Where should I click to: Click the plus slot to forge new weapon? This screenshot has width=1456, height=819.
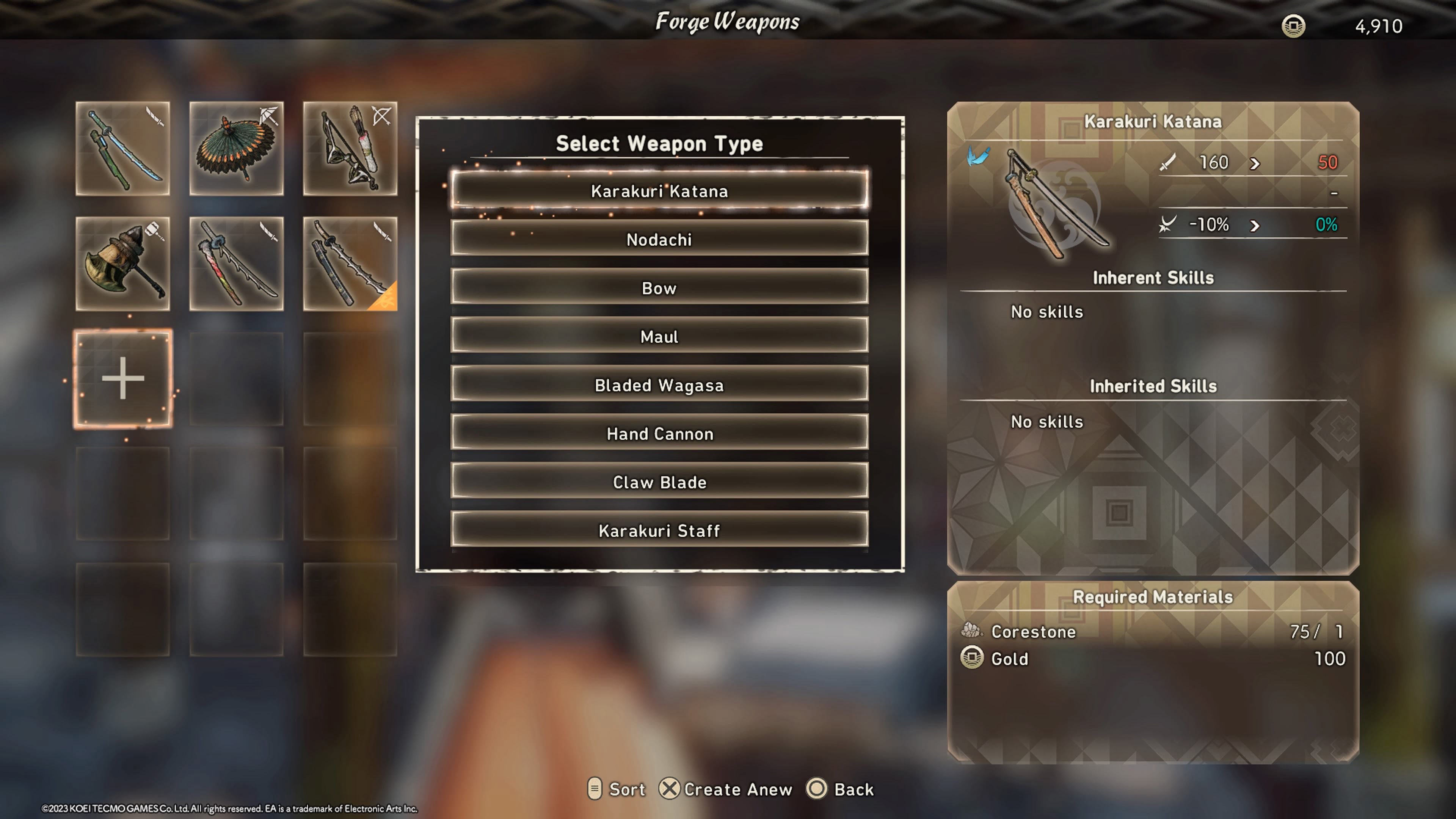tap(122, 379)
